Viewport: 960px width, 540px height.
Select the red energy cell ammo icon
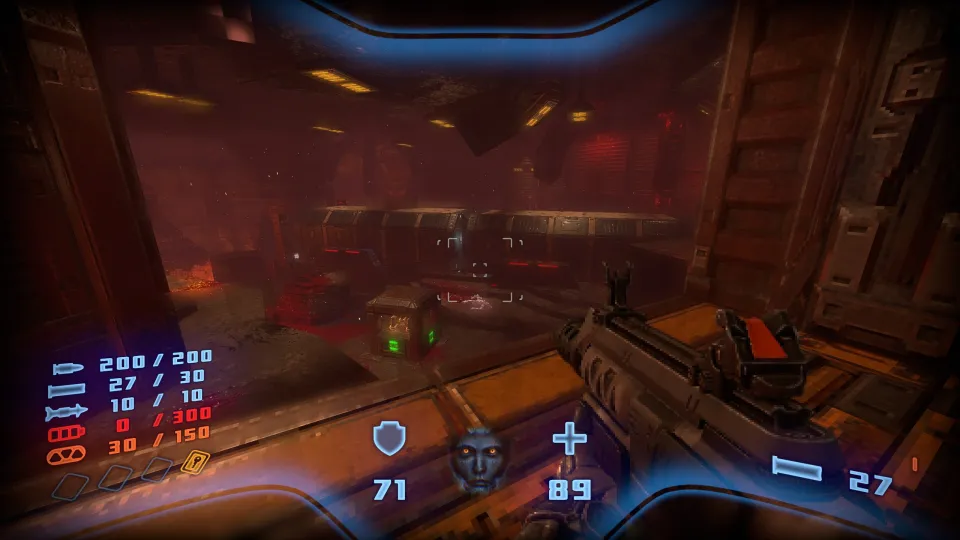pos(68,432)
